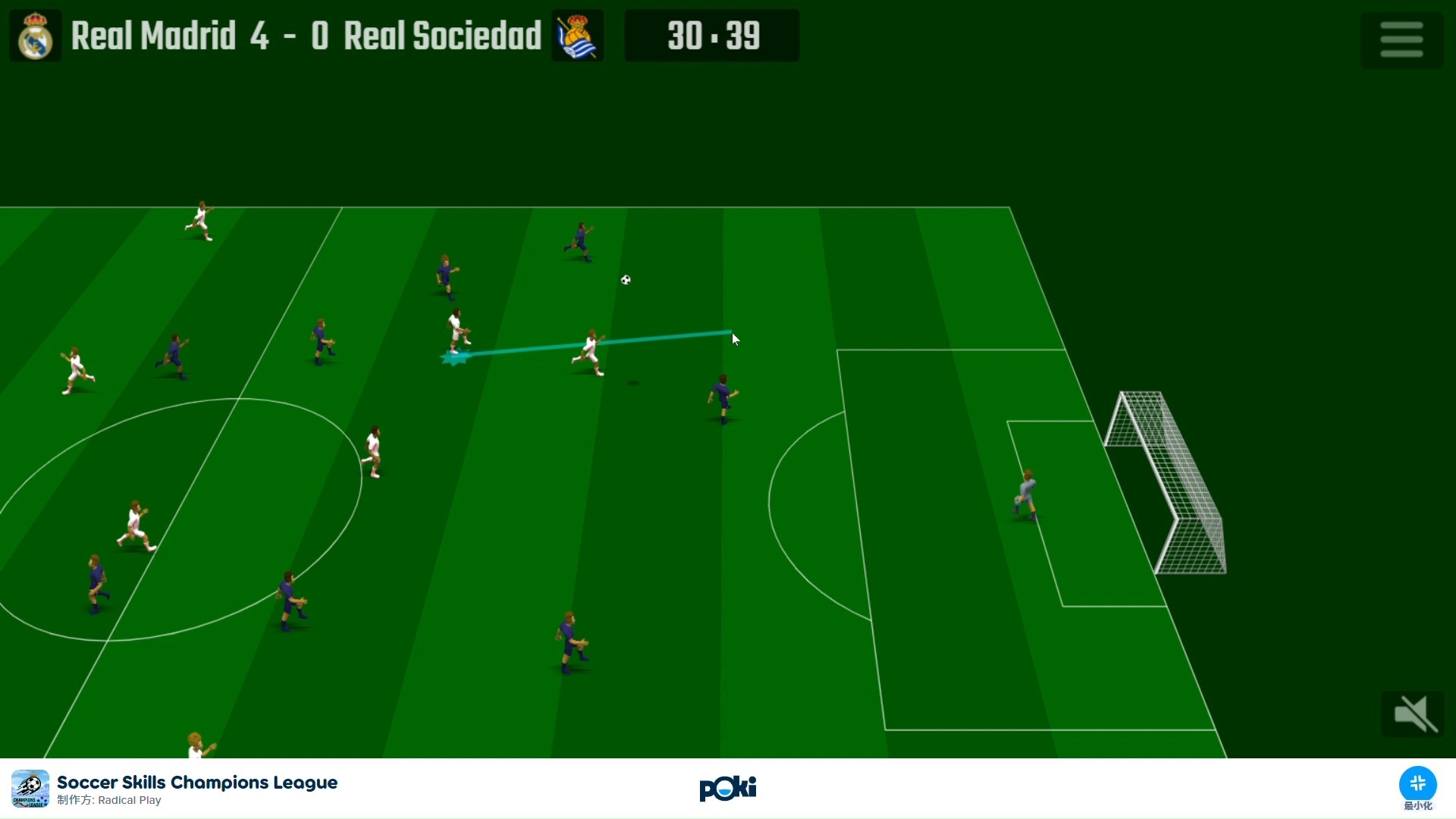
Task: Toggle the muted speaker sound button
Action: click(x=1412, y=714)
